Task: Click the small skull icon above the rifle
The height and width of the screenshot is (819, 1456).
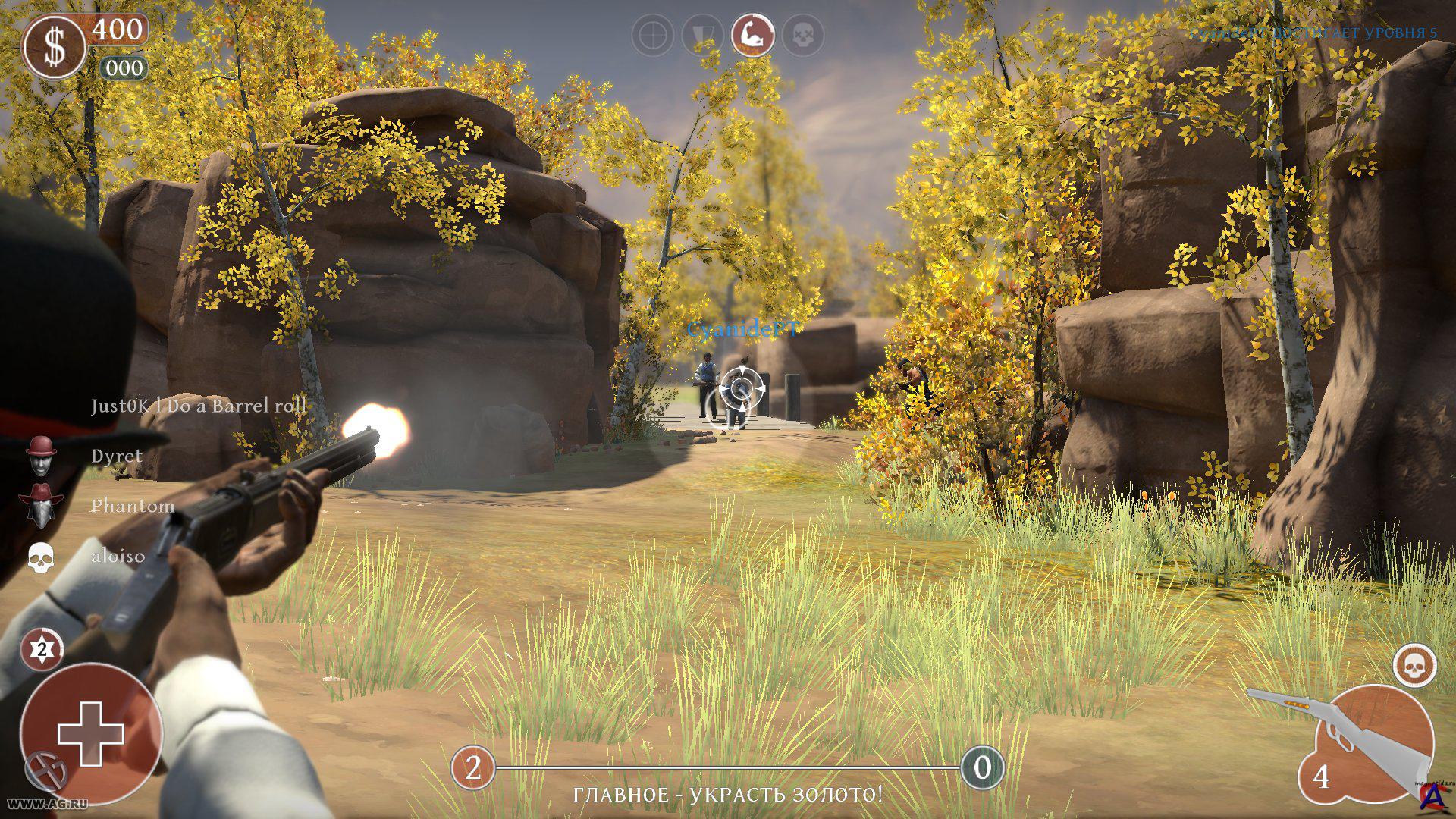Action: tap(1414, 667)
